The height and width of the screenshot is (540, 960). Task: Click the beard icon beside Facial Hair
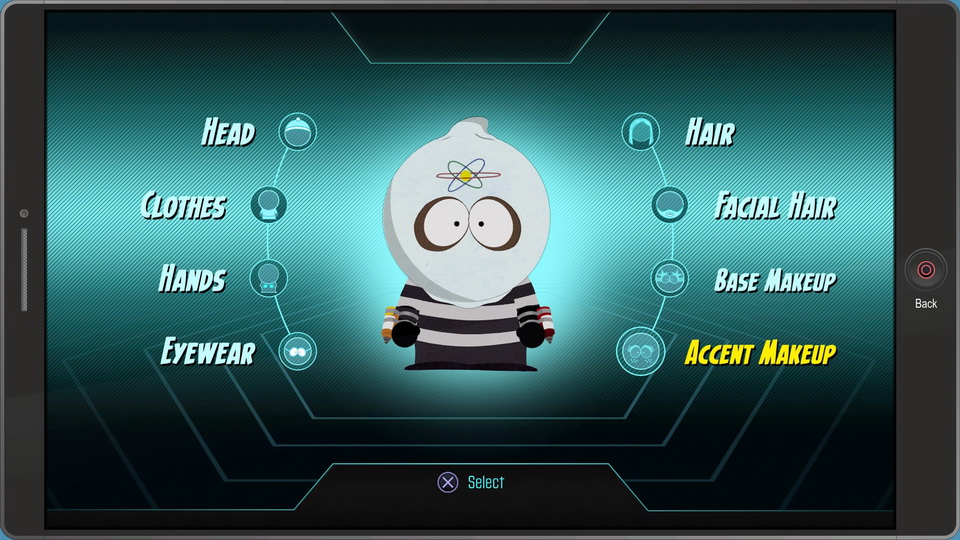(x=670, y=205)
